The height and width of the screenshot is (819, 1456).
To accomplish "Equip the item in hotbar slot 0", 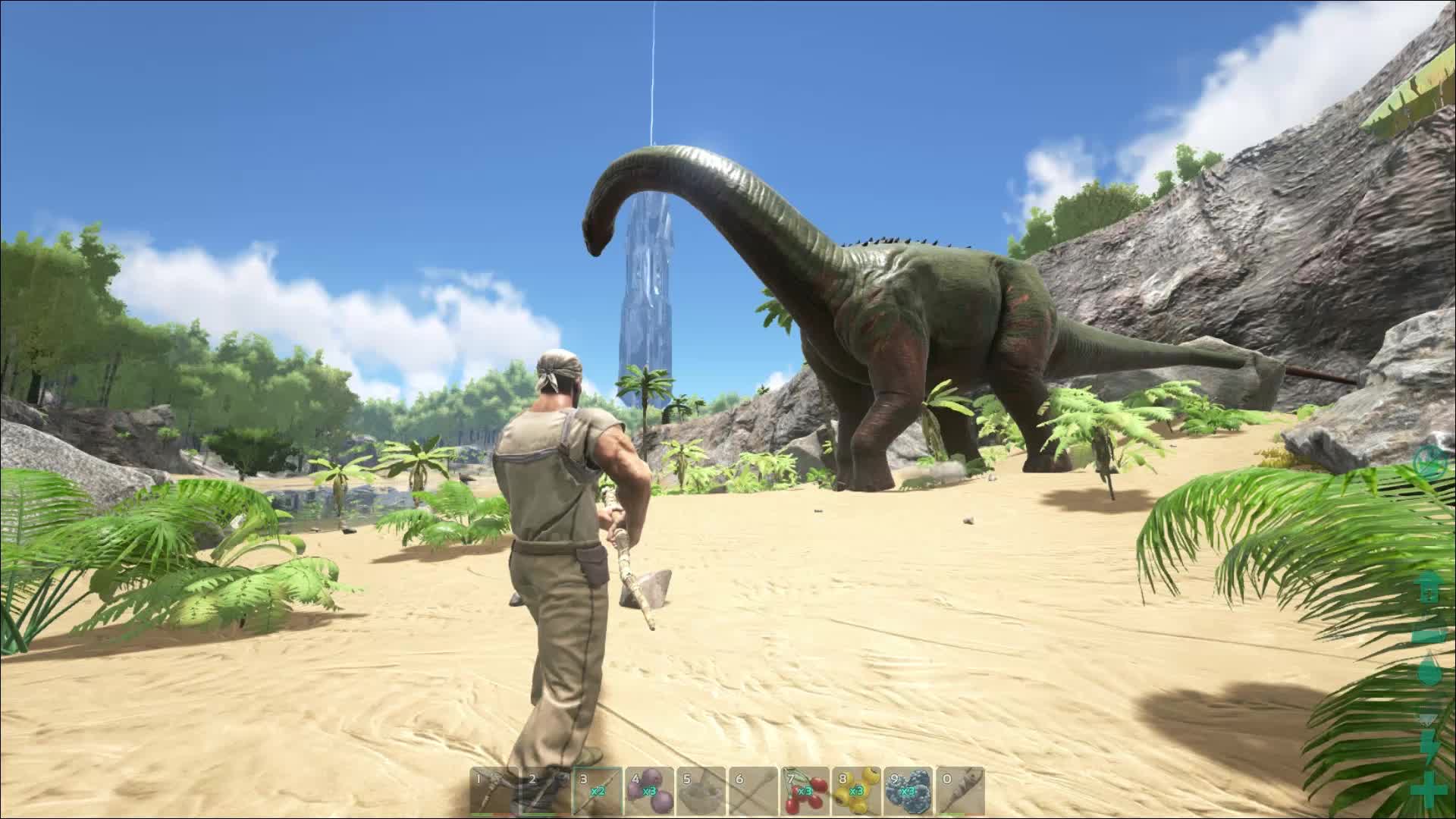I will pyautogui.click(x=960, y=790).
